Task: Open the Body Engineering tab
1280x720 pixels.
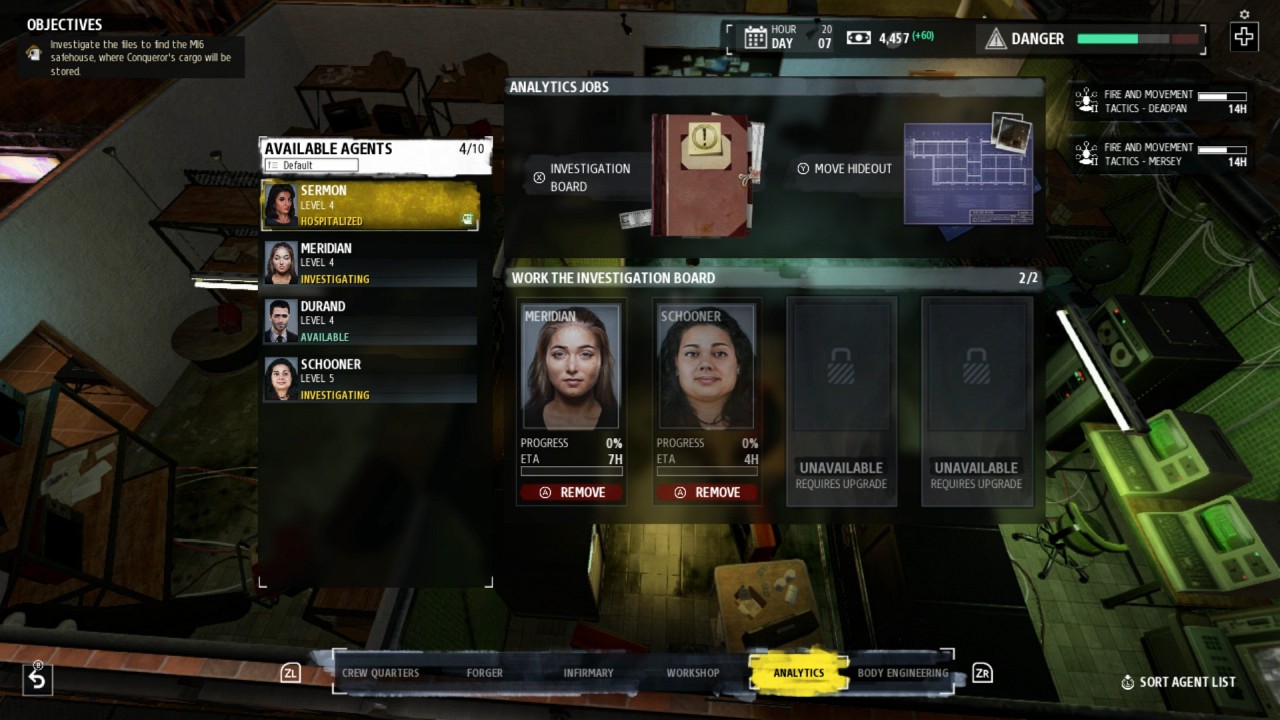Action: (x=901, y=673)
